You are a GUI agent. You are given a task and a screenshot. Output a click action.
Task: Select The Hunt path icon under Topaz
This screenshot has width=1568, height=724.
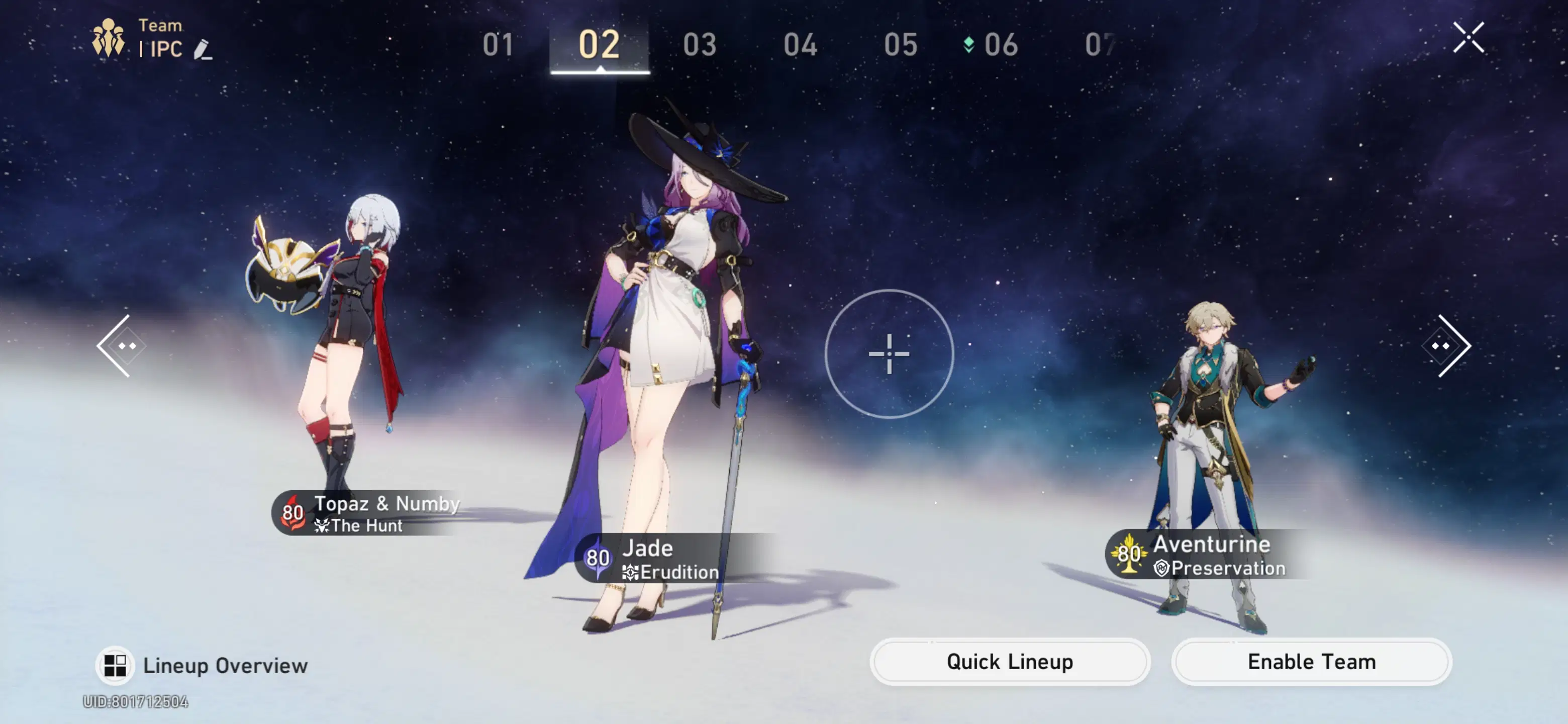321,525
